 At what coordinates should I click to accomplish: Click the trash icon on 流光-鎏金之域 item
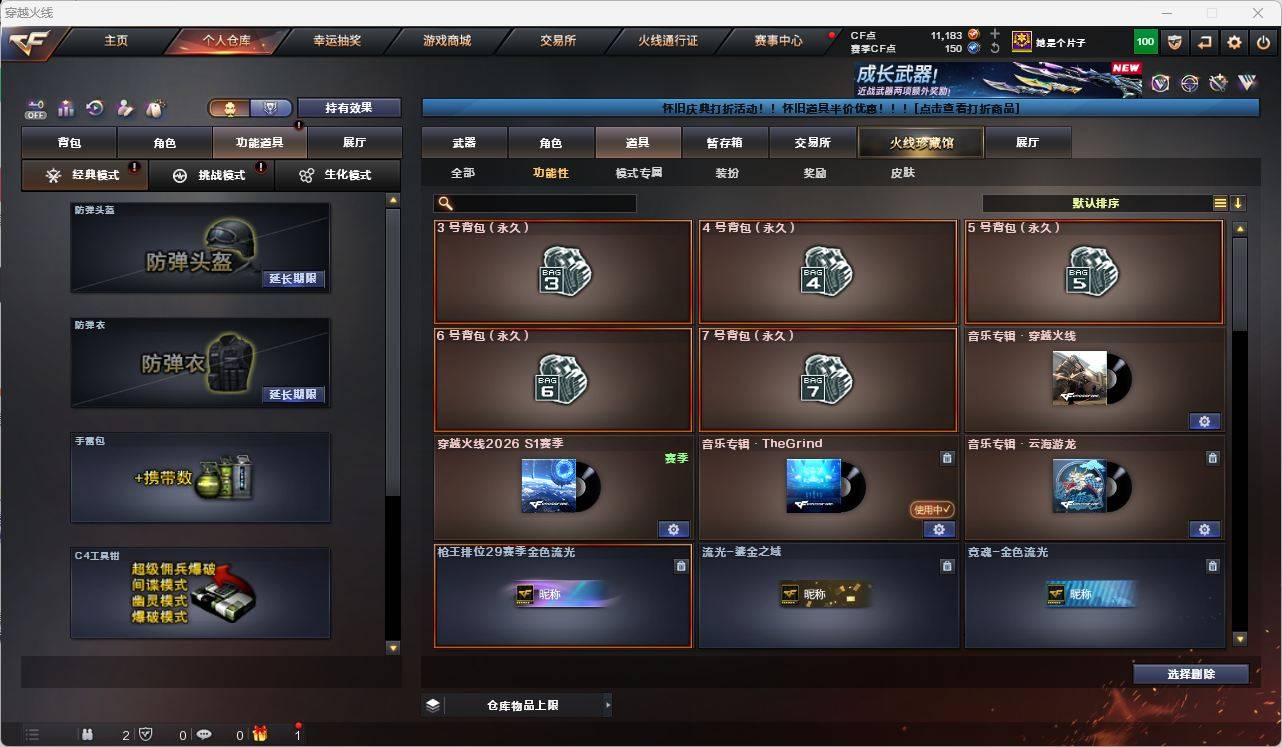click(x=948, y=566)
